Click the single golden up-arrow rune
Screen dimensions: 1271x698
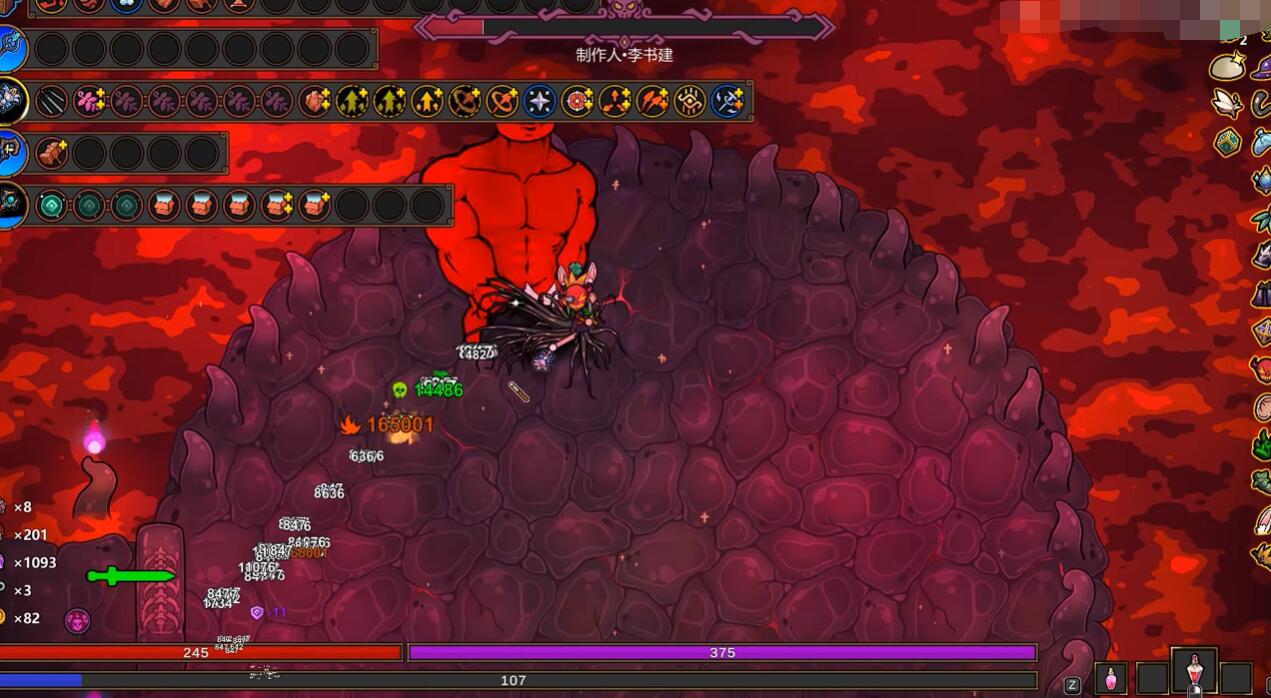coord(427,101)
